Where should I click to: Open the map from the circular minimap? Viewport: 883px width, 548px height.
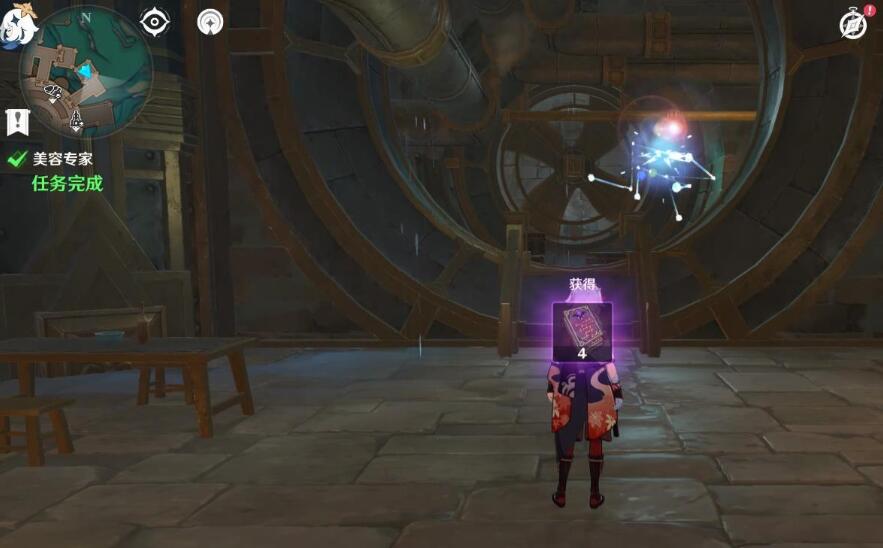84,72
